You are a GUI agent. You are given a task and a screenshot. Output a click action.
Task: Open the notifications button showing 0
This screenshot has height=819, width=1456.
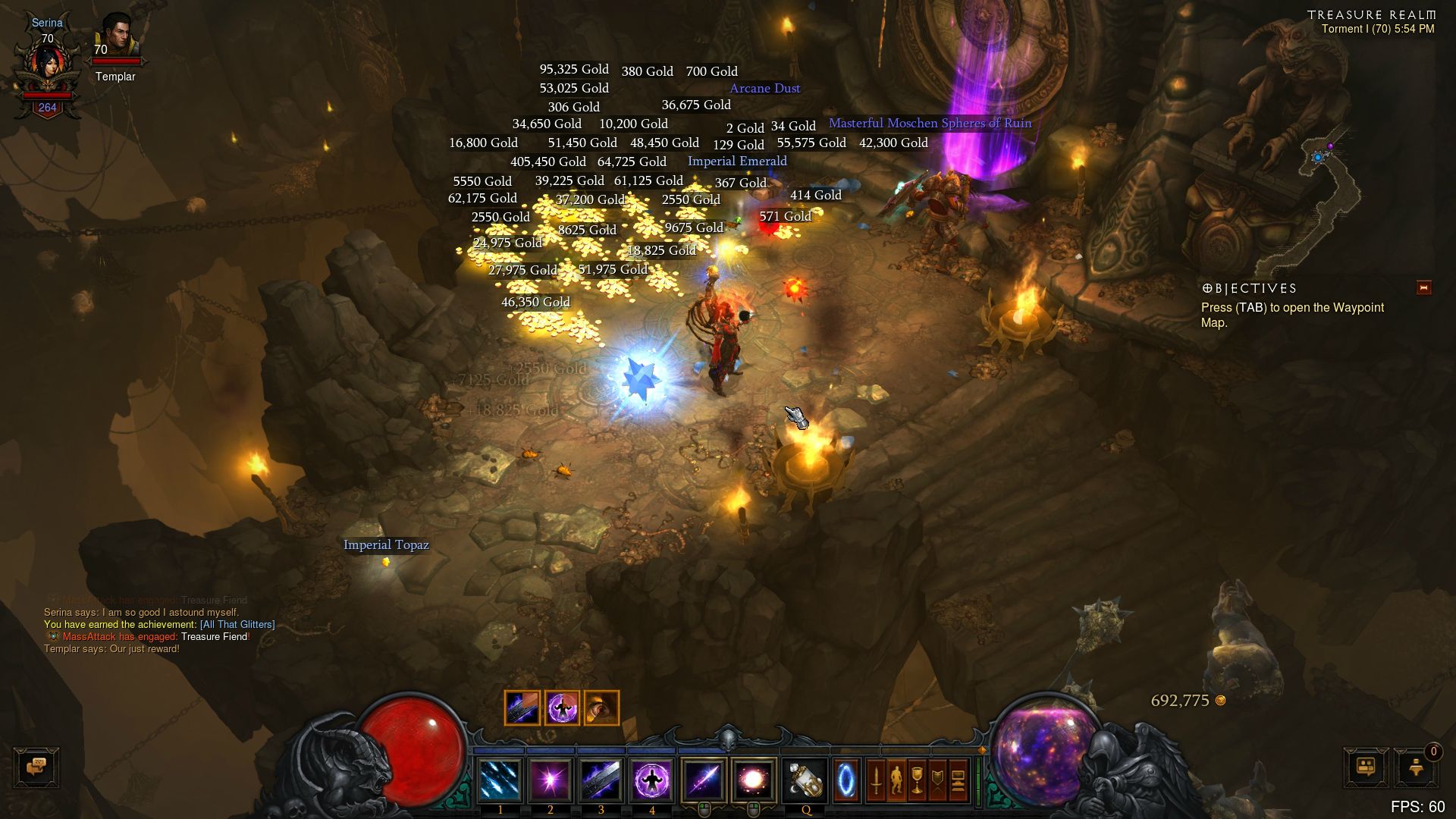[1416, 767]
